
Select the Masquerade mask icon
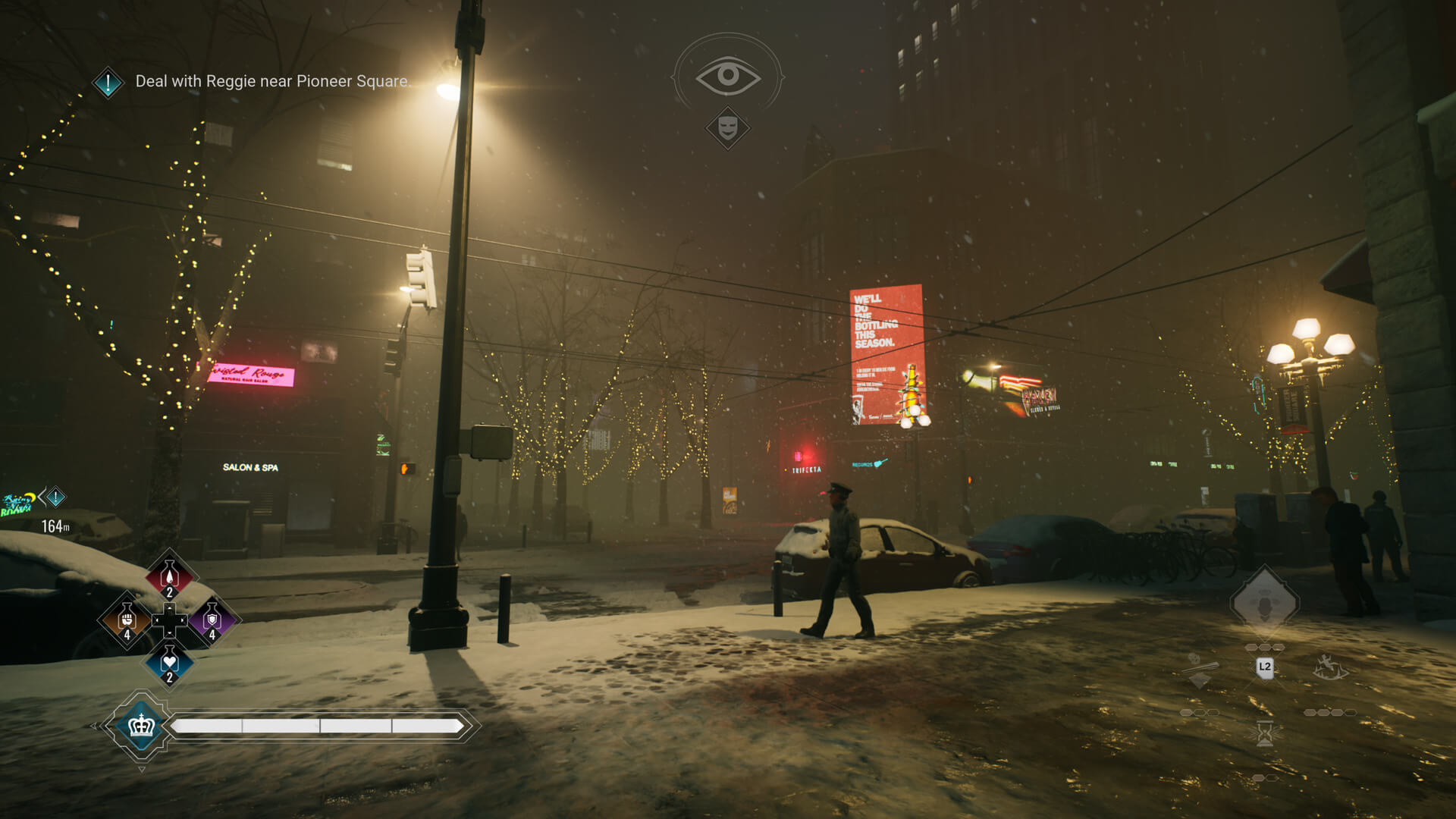727,127
